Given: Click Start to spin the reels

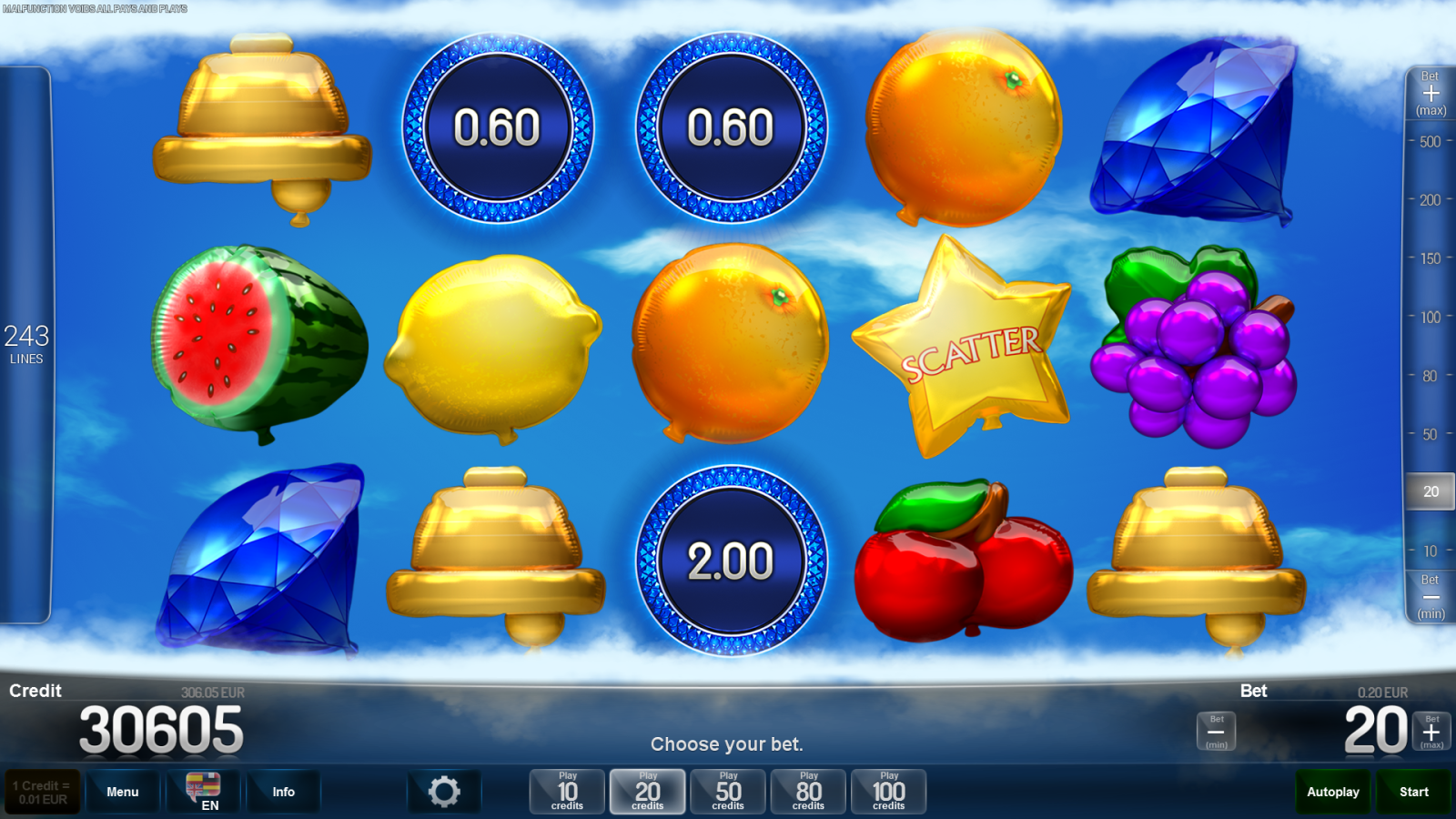Looking at the screenshot, I should pyautogui.click(x=1413, y=792).
